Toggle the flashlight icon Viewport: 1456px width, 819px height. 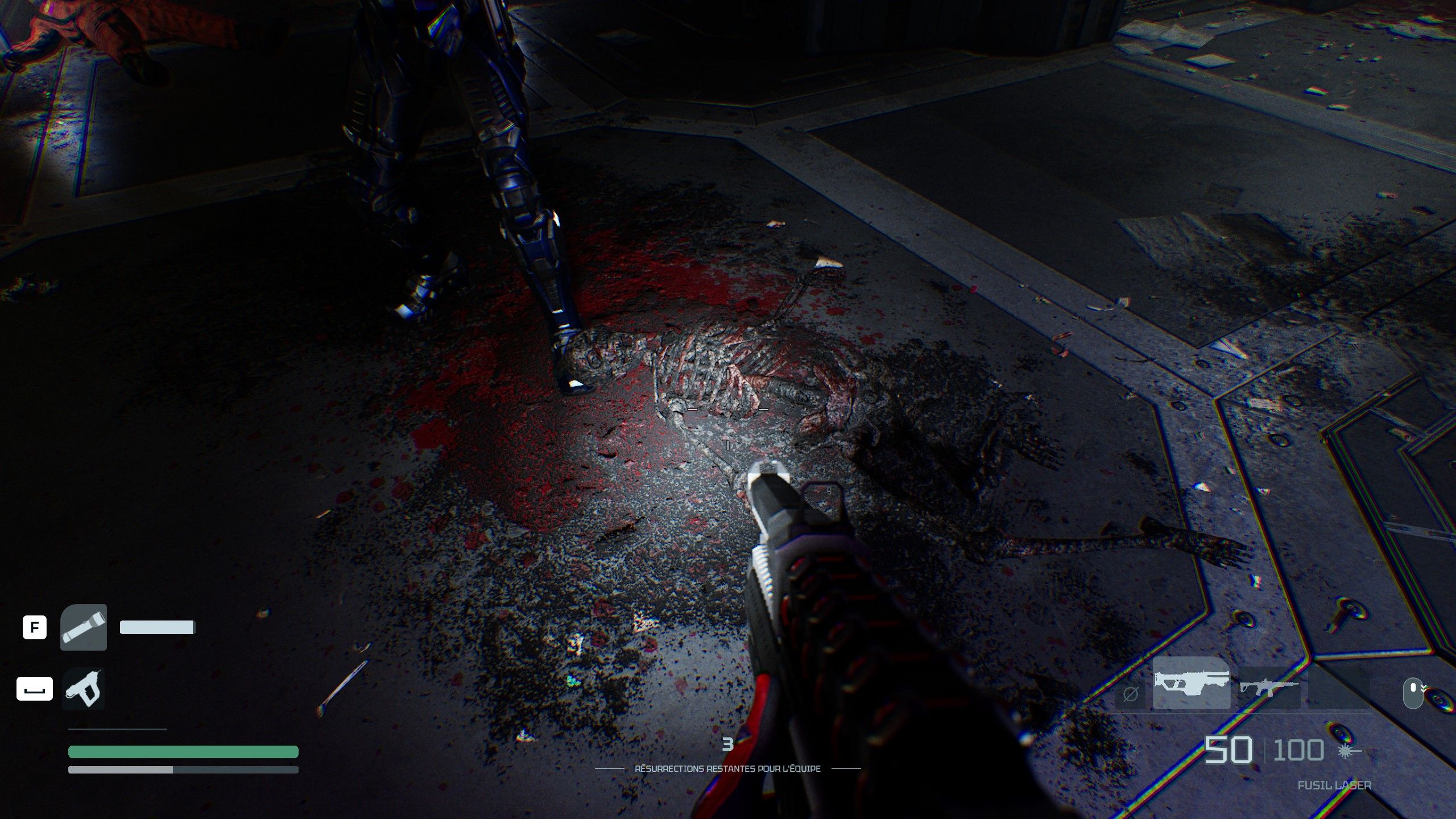click(84, 627)
